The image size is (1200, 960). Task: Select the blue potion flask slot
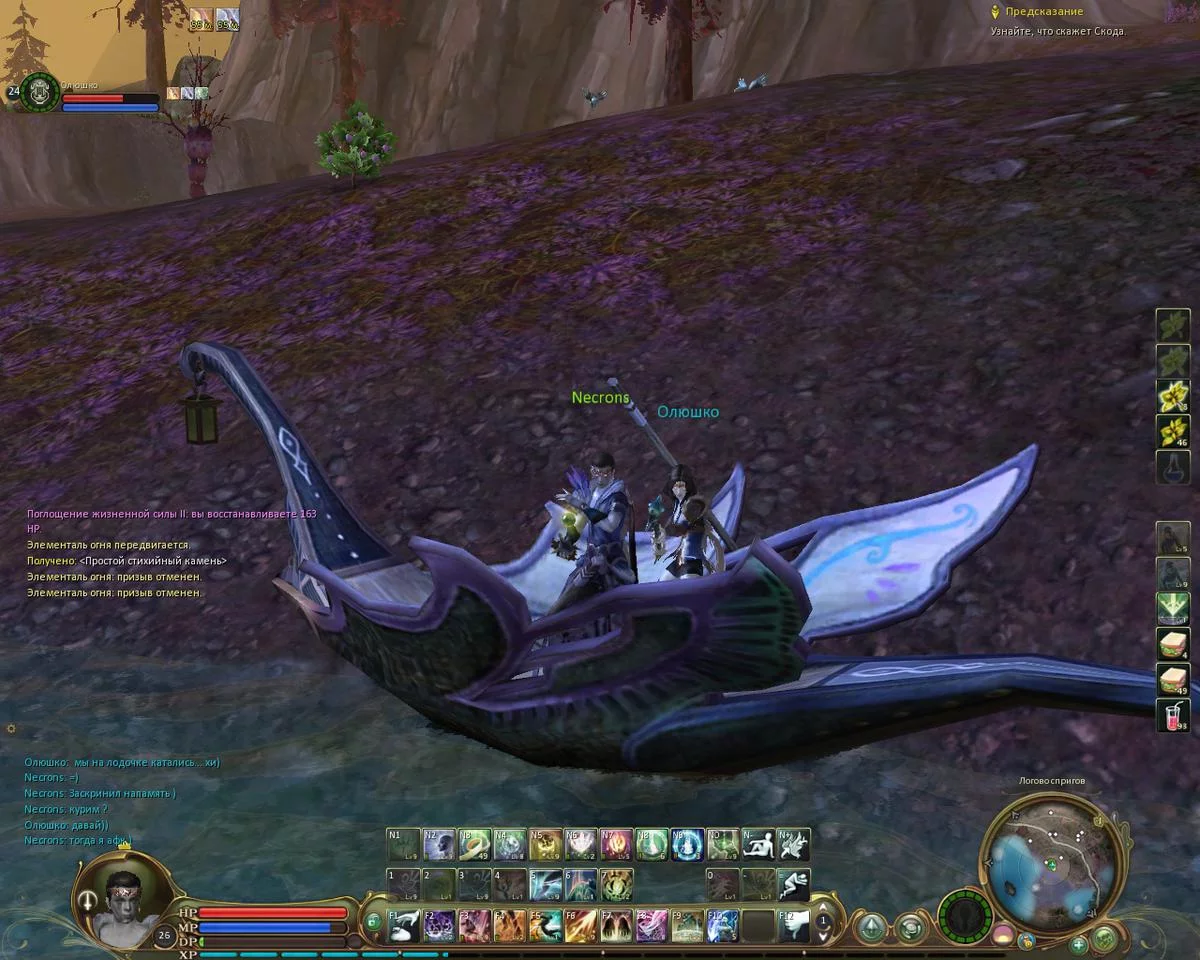1173,467
